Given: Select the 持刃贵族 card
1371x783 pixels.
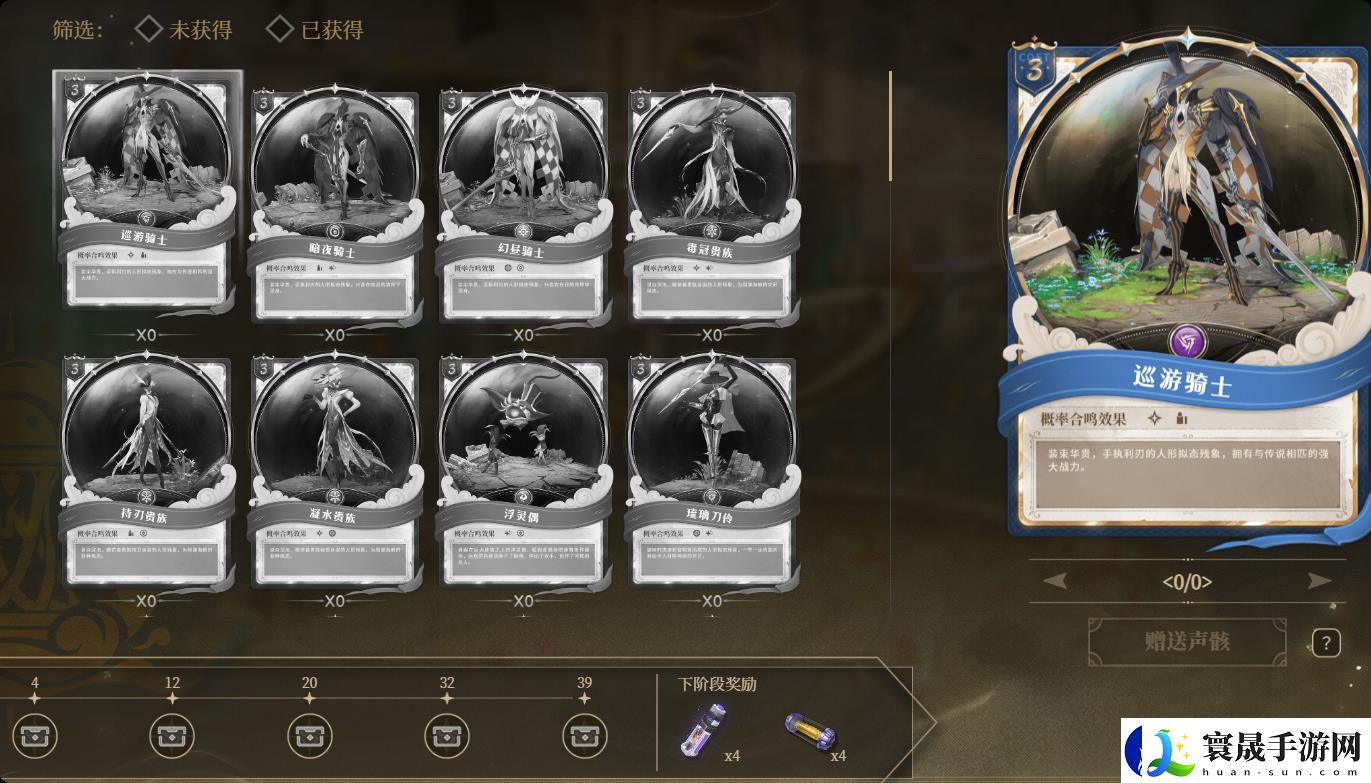Looking at the screenshot, I should pos(146,470).
